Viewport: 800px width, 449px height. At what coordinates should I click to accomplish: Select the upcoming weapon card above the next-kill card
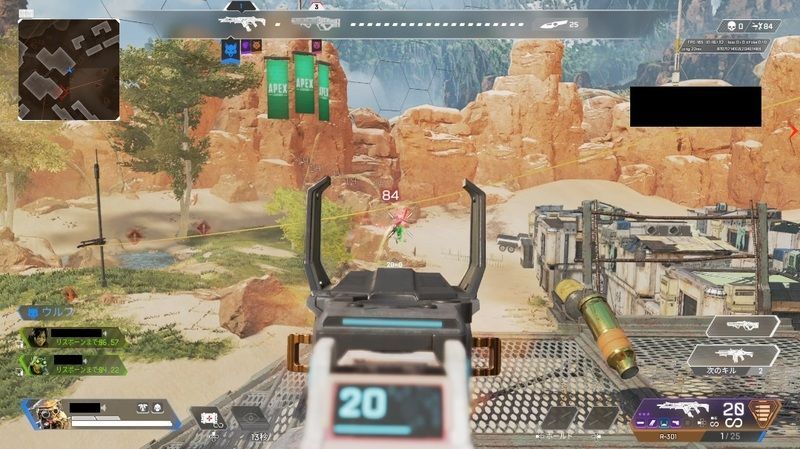pyautogui.click(x=742, y=325)
